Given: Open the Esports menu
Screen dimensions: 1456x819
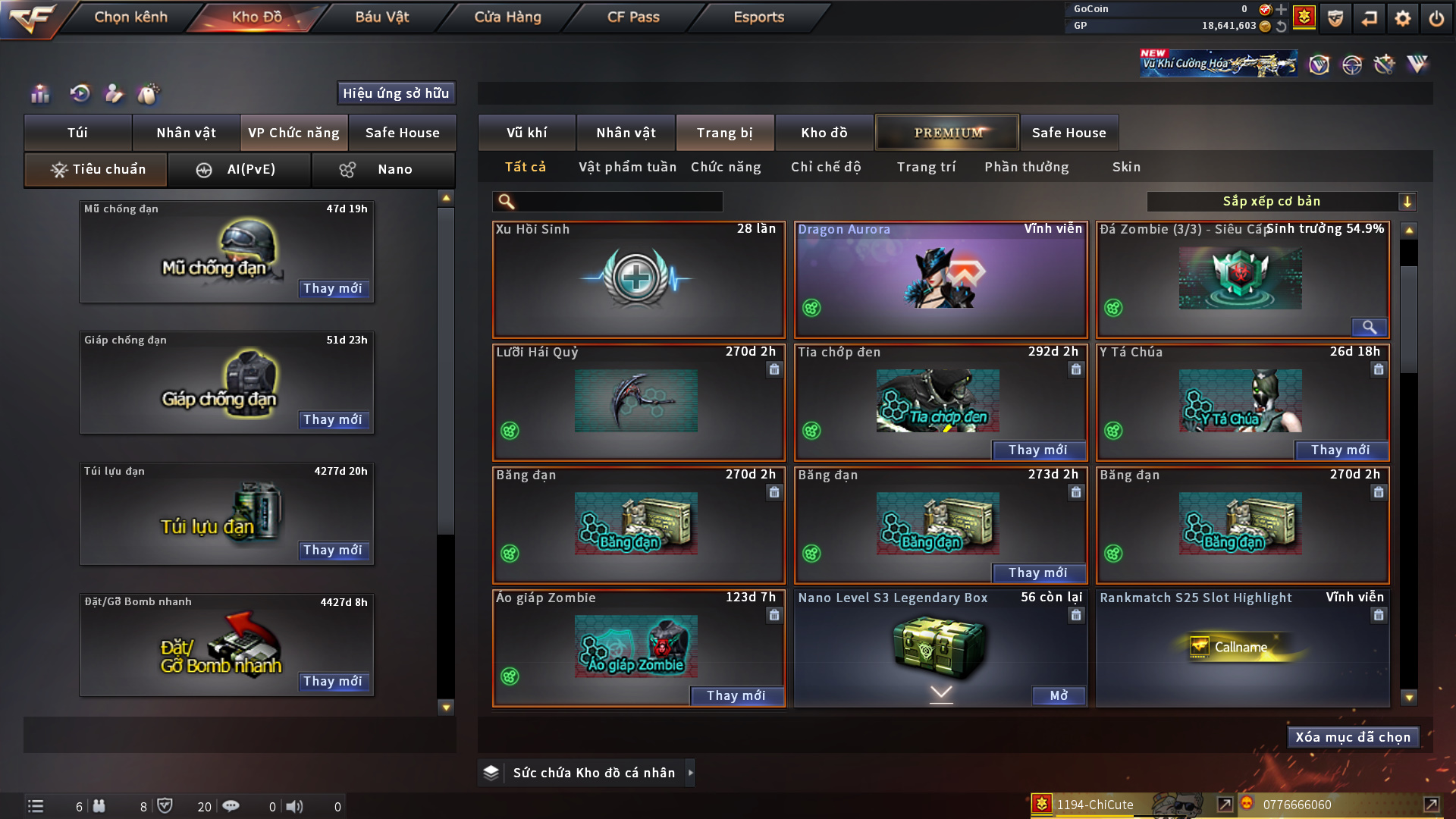Looking at the screenshot, I should point(758,17).
